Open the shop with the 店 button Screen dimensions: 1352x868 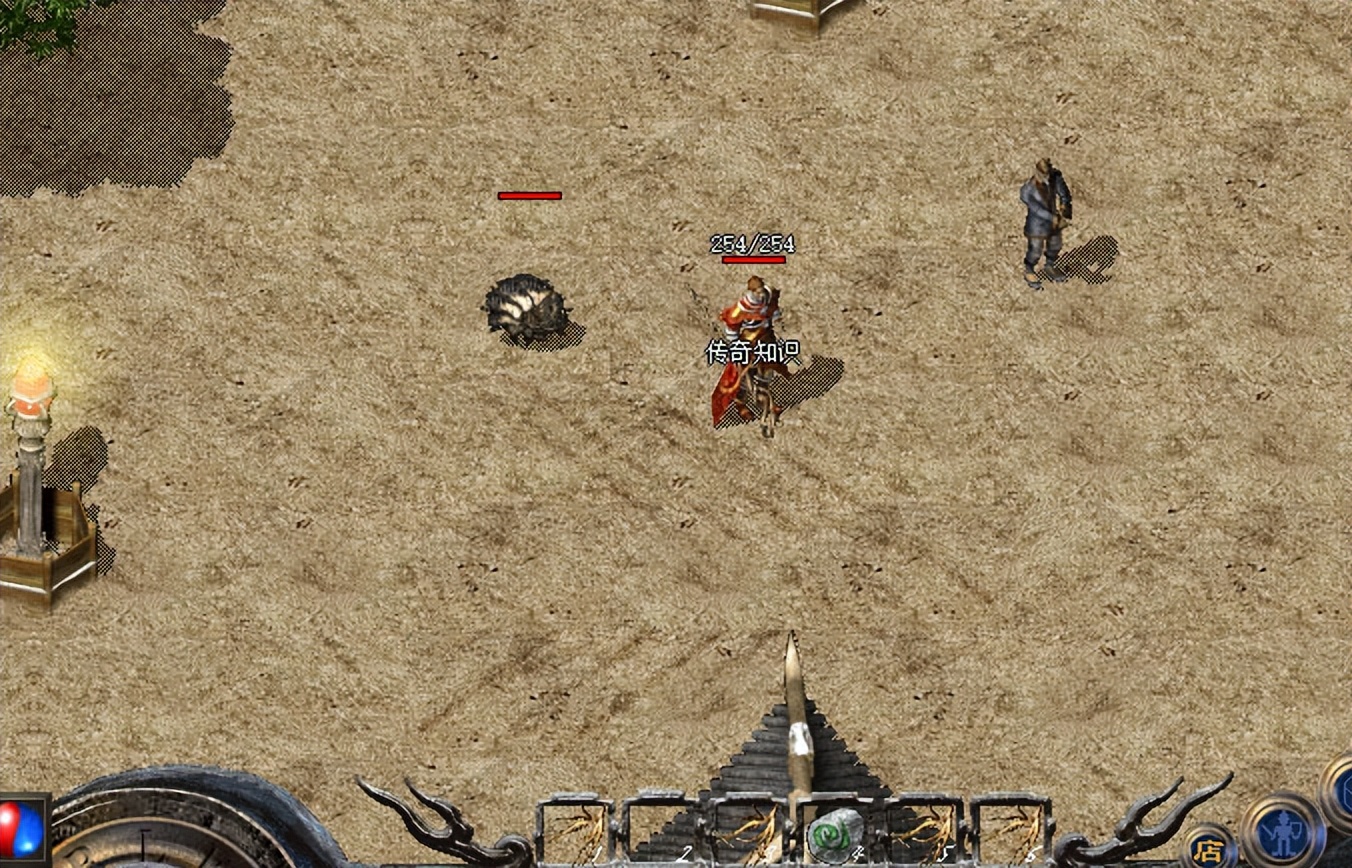coord(1208,849)
